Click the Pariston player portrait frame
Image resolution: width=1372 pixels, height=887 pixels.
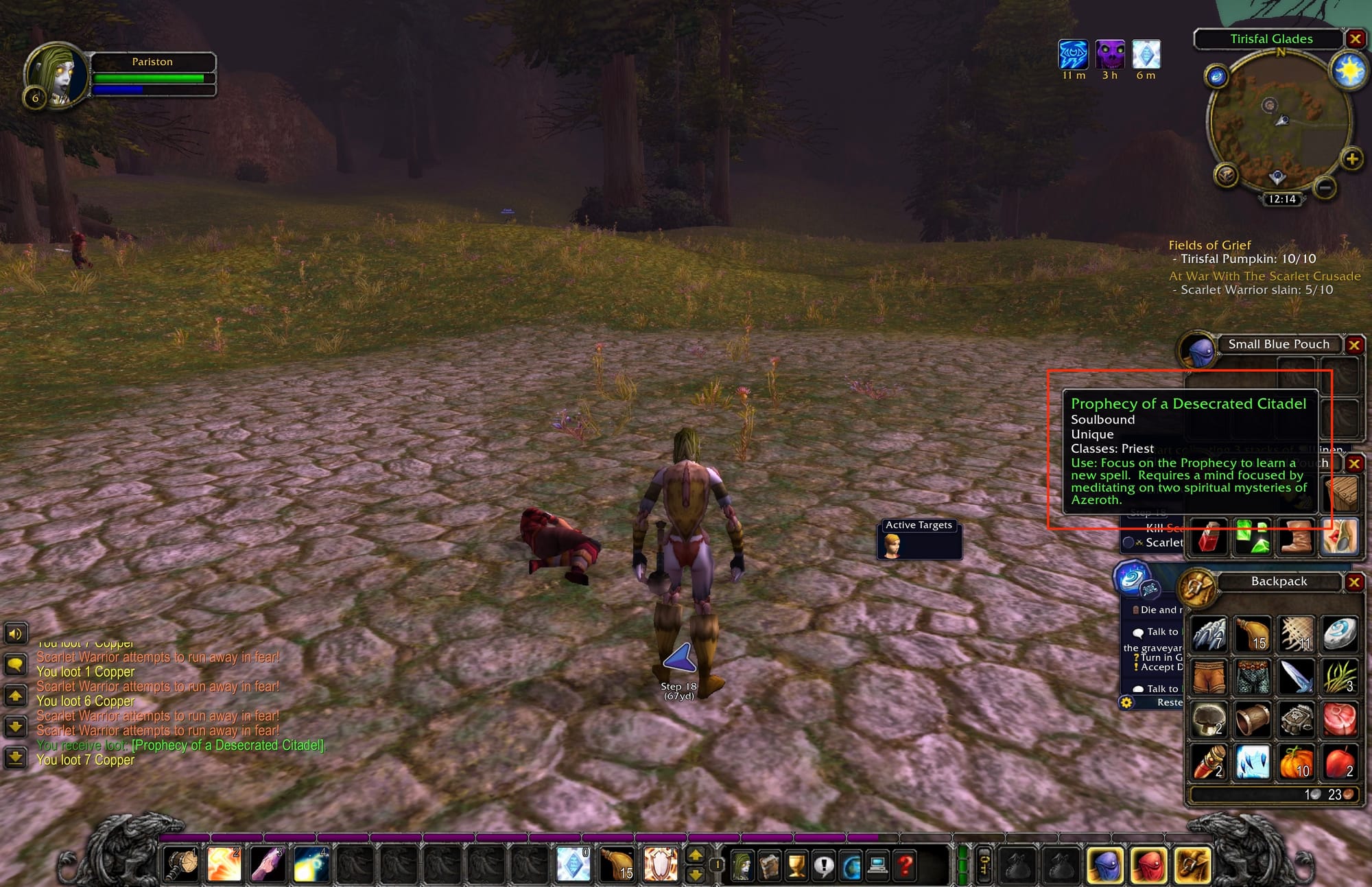[x=58, y=74]
